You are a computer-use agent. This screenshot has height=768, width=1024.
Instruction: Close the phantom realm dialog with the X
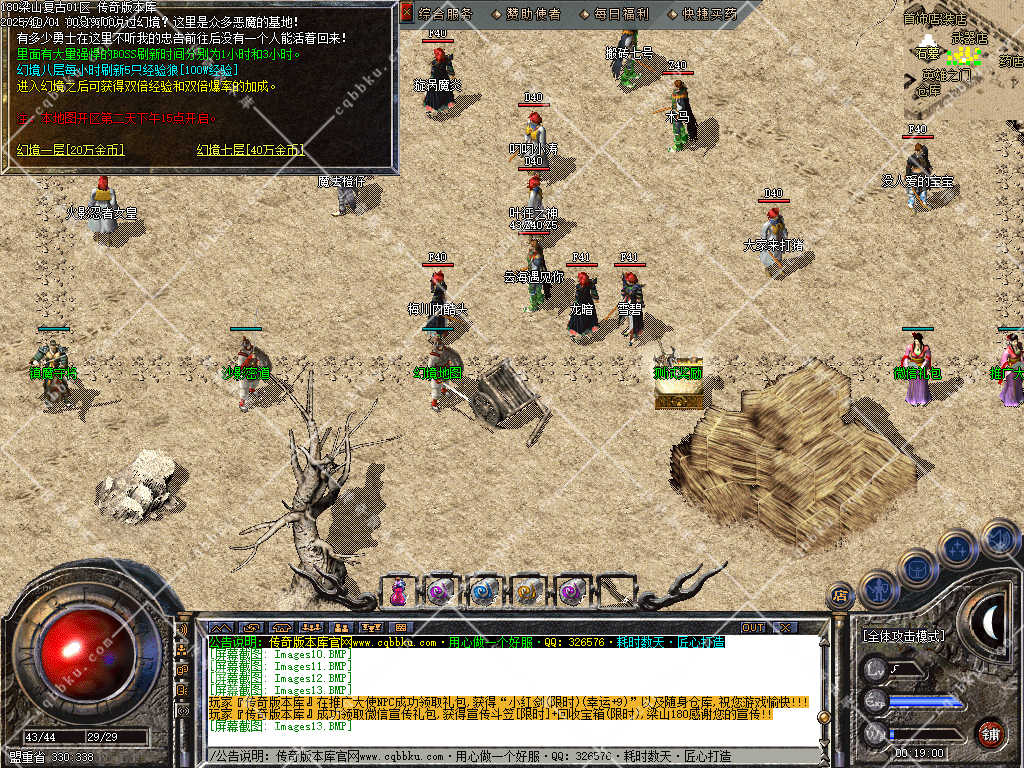point(406,13)
